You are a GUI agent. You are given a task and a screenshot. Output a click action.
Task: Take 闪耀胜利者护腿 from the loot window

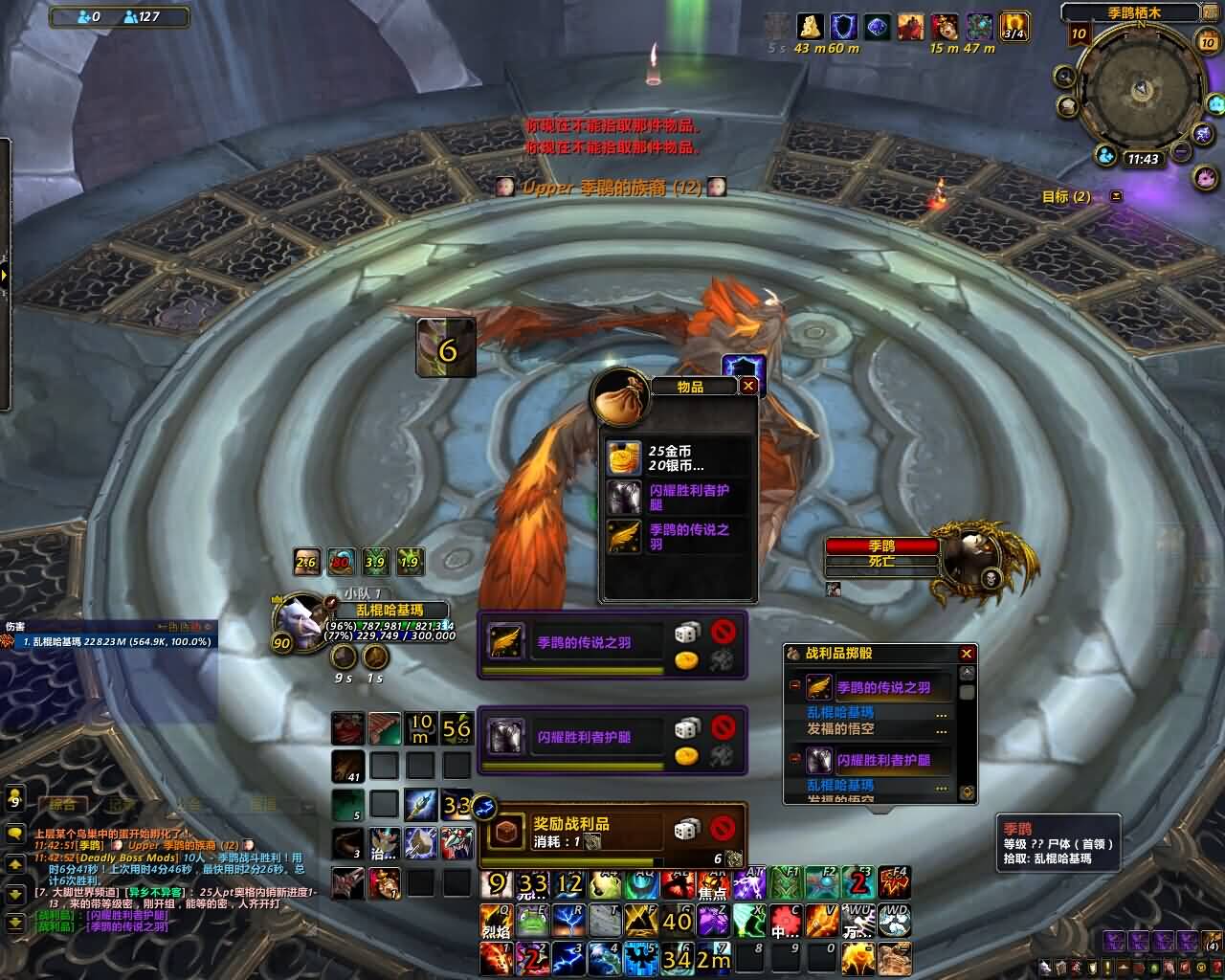tap(623, 498)
